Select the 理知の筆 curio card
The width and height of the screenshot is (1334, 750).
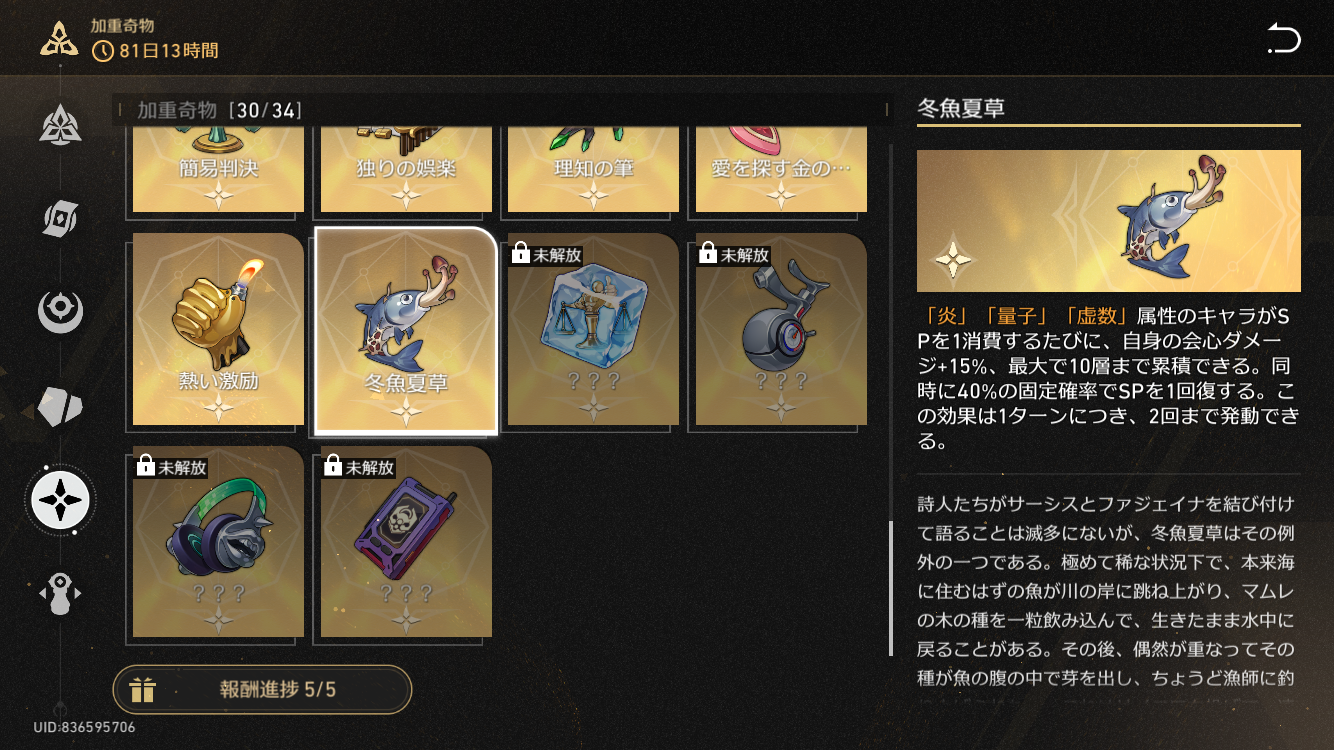(593, 170)
